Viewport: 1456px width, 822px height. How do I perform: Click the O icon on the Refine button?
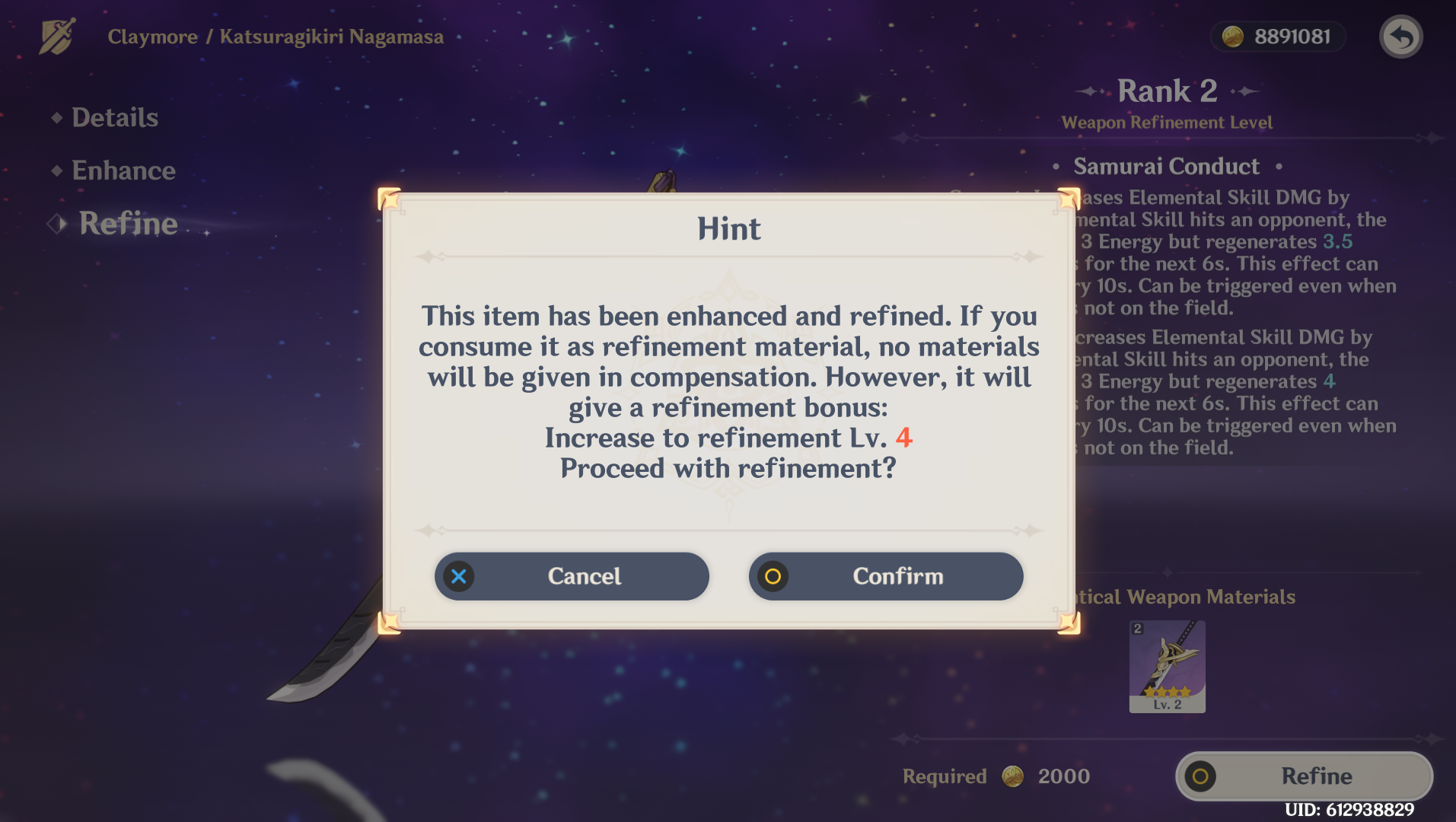1200,776
